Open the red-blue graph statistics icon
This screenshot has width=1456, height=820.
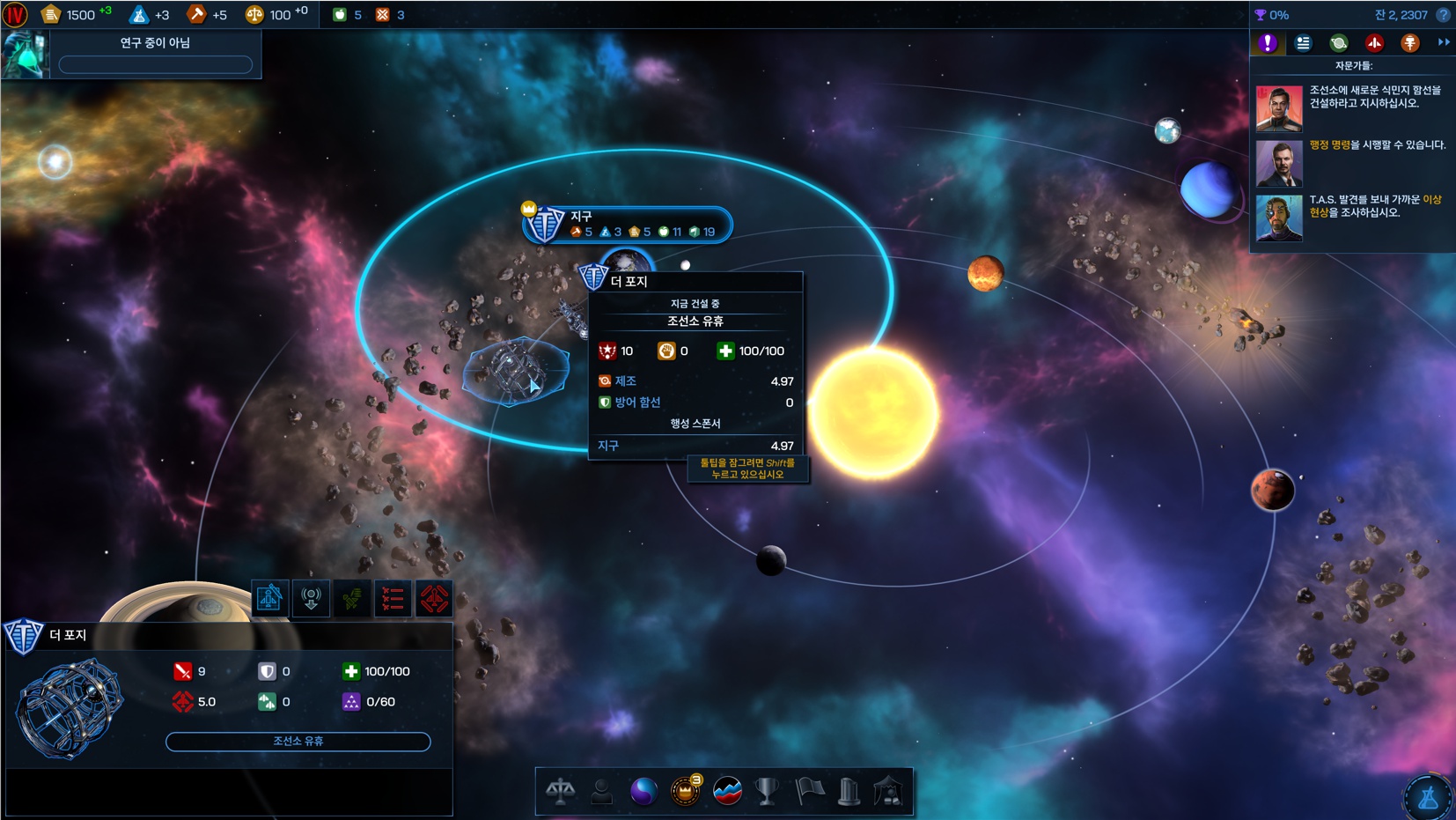727,791
